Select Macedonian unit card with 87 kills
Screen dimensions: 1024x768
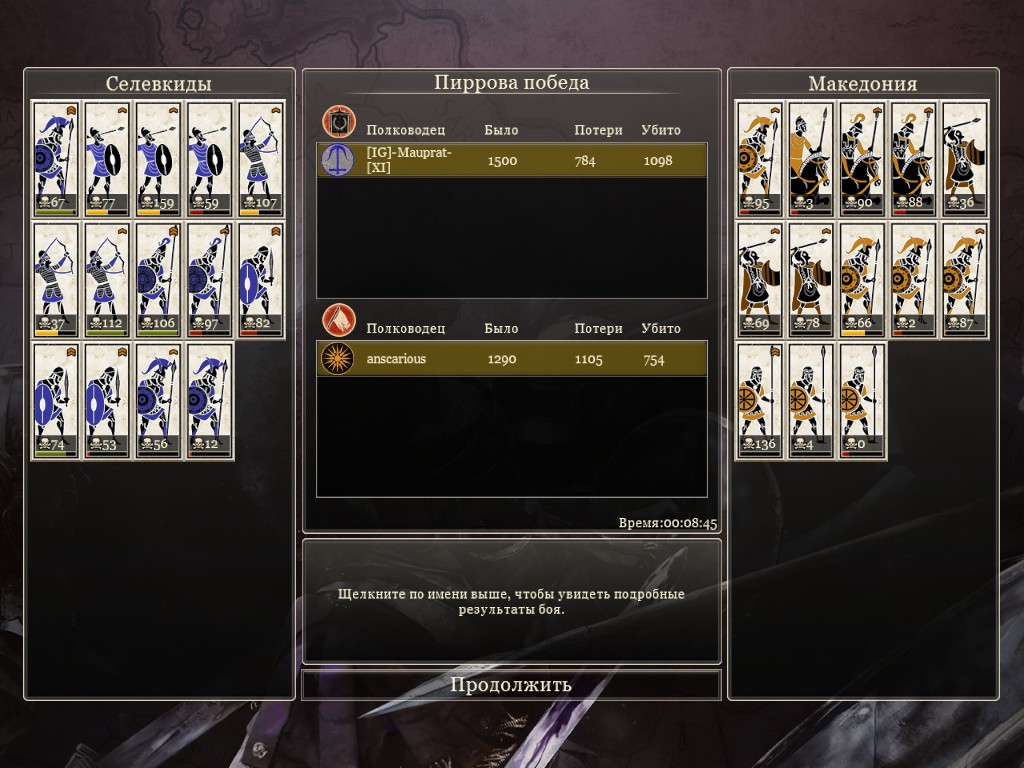click(965, 279)
